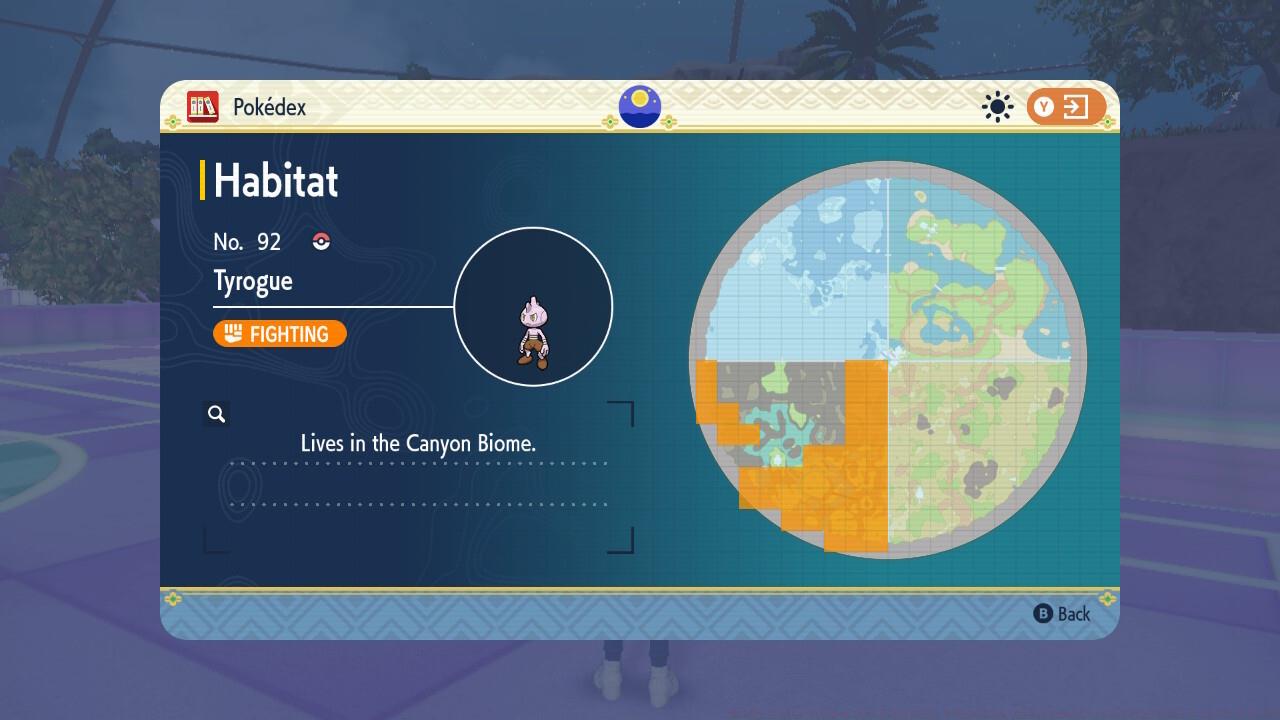Click Tyrogue's name
Image resolution: width=1280 pixels, height=720 pixels.
click(x=253, y=281)
